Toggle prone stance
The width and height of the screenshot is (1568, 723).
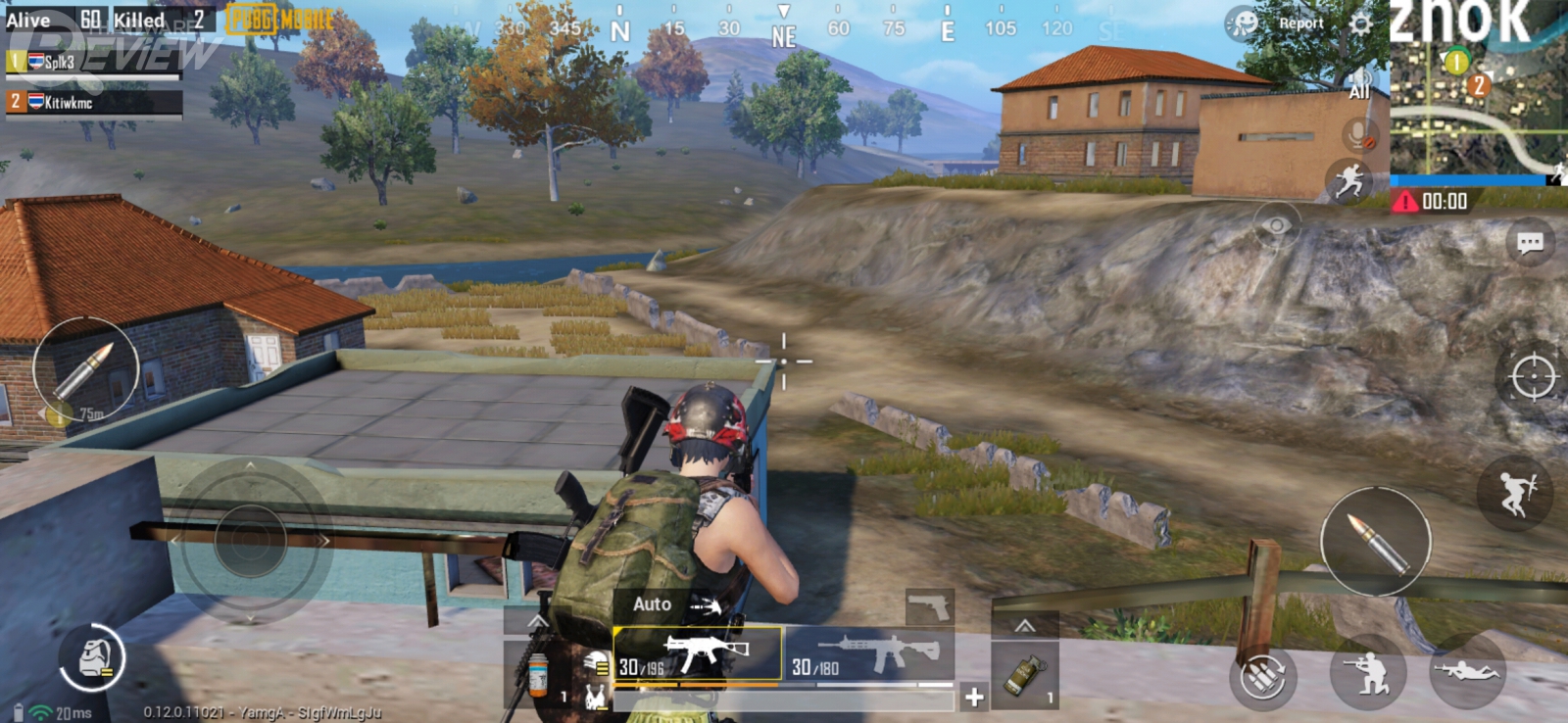point(1466,672)
